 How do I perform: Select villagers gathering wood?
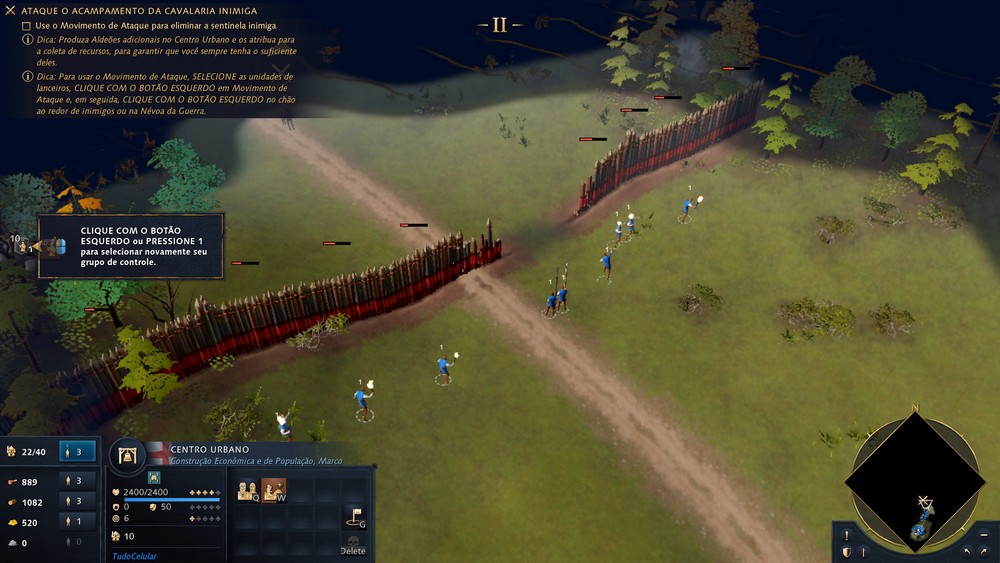point(78,501)
